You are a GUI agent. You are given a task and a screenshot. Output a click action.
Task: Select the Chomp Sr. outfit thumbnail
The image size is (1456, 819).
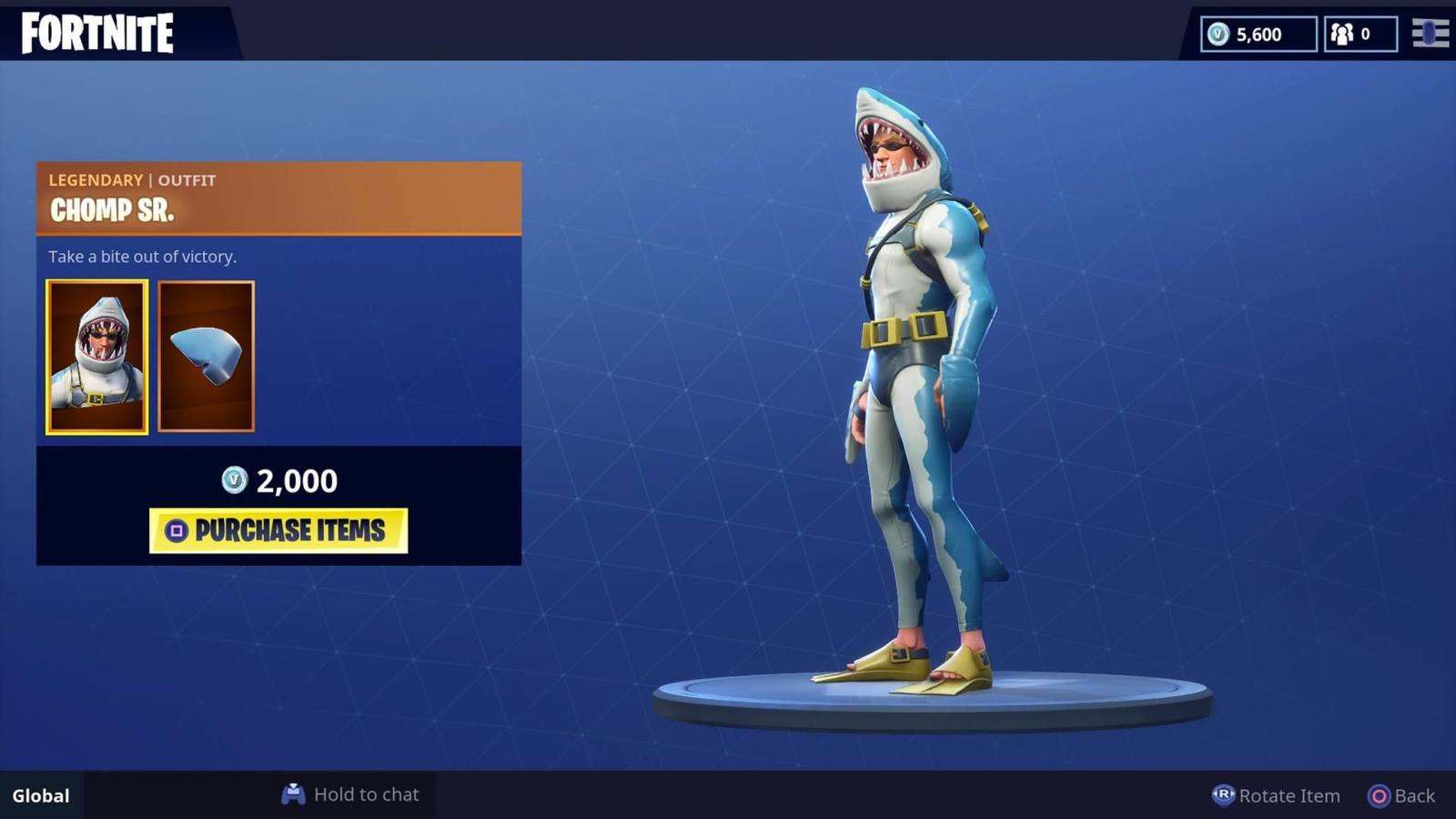96,355
